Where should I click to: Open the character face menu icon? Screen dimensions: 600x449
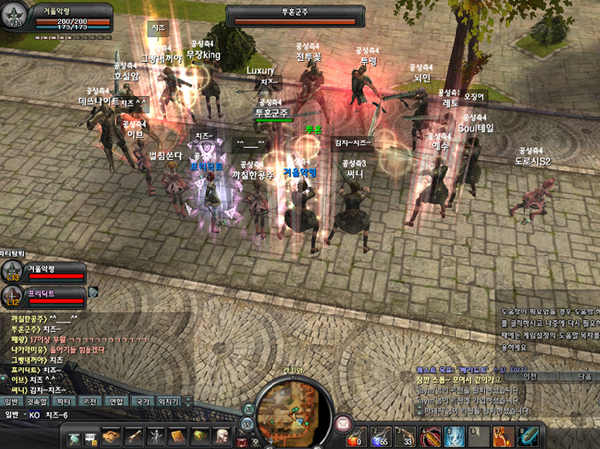[224, 437]
